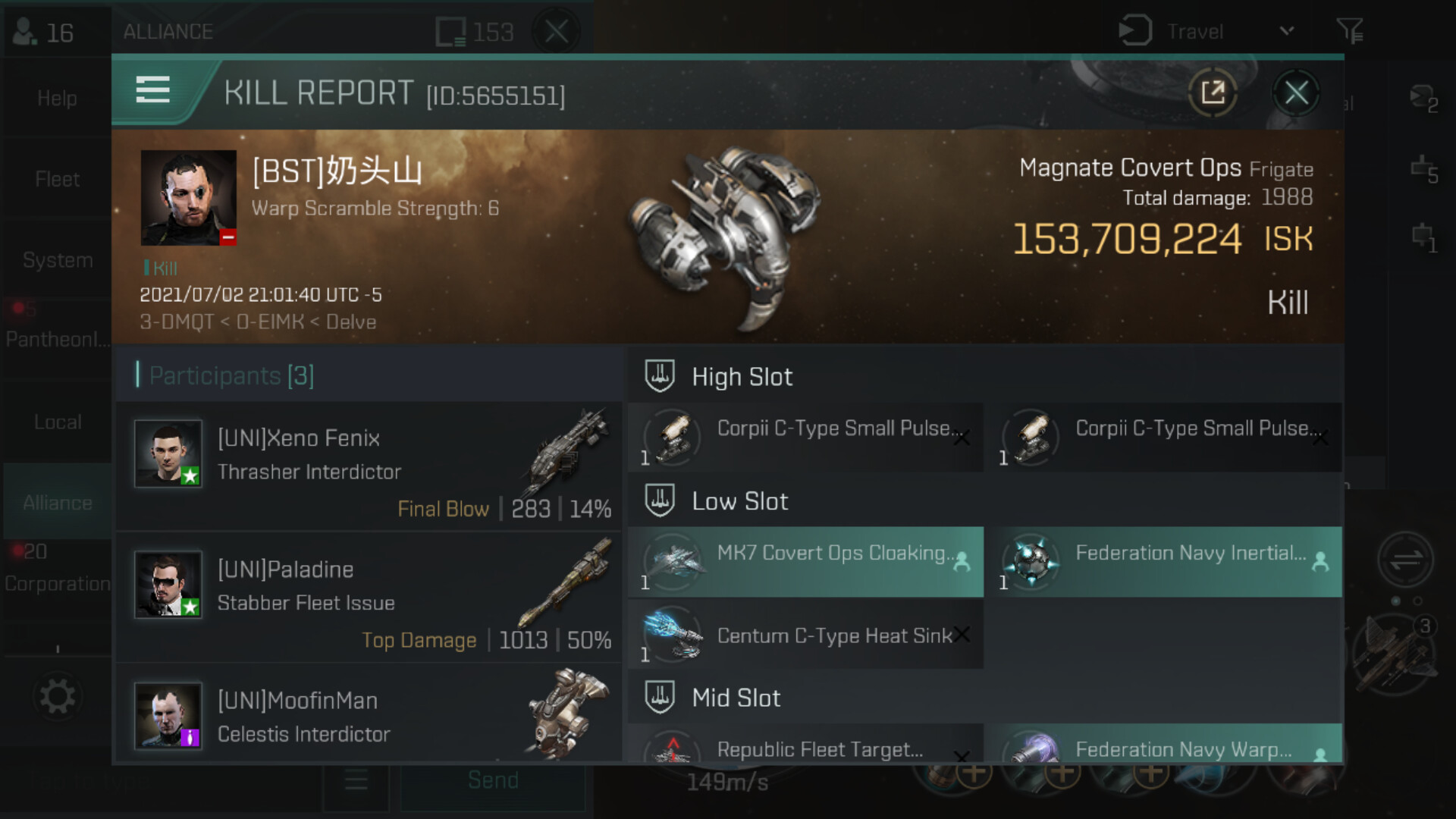This screenshot has height=819, width=1456.
Task: Share the kill report via export icon
Action: (1213, 93)
